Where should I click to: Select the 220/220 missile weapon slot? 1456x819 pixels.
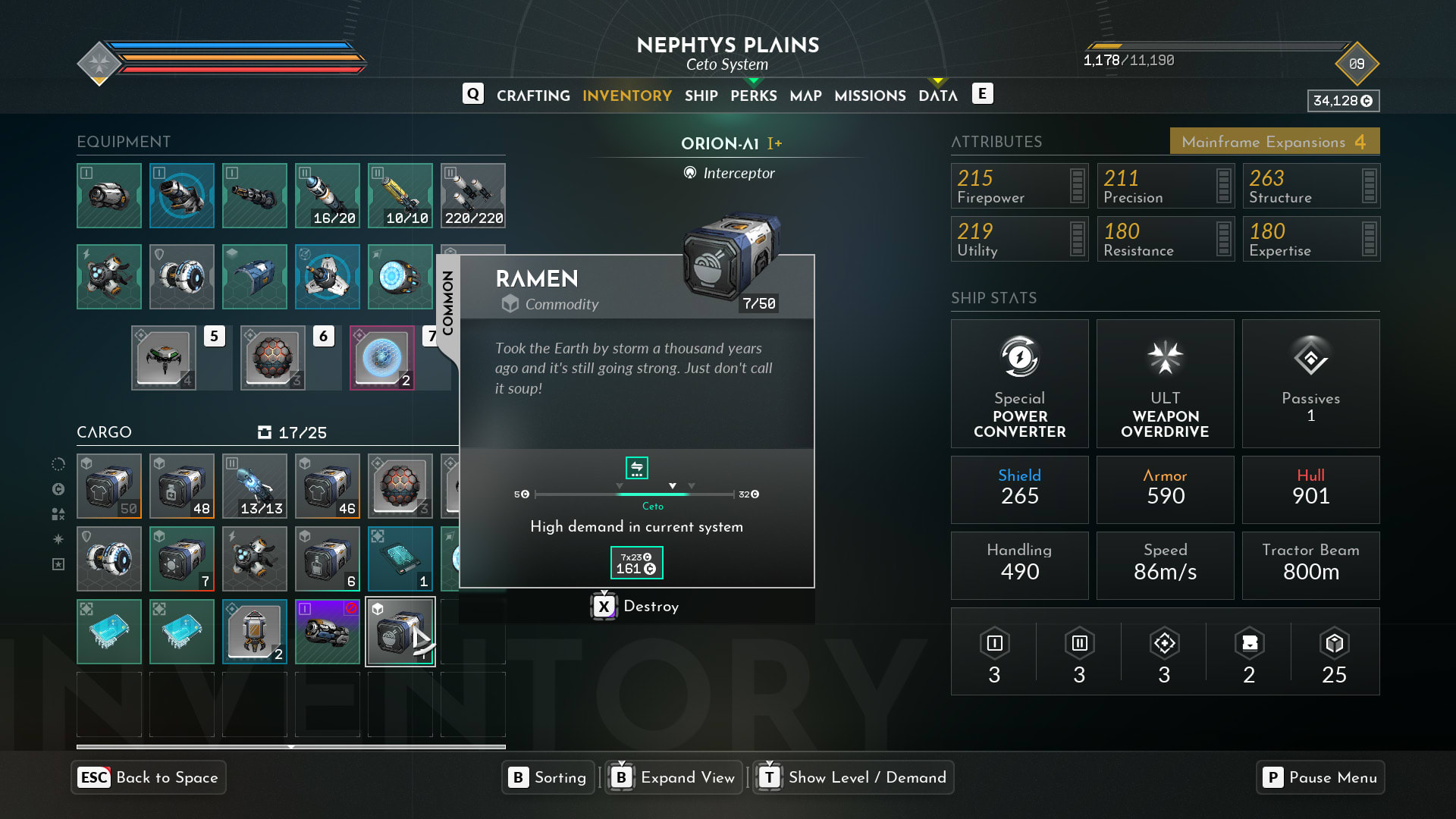(473, 196)
